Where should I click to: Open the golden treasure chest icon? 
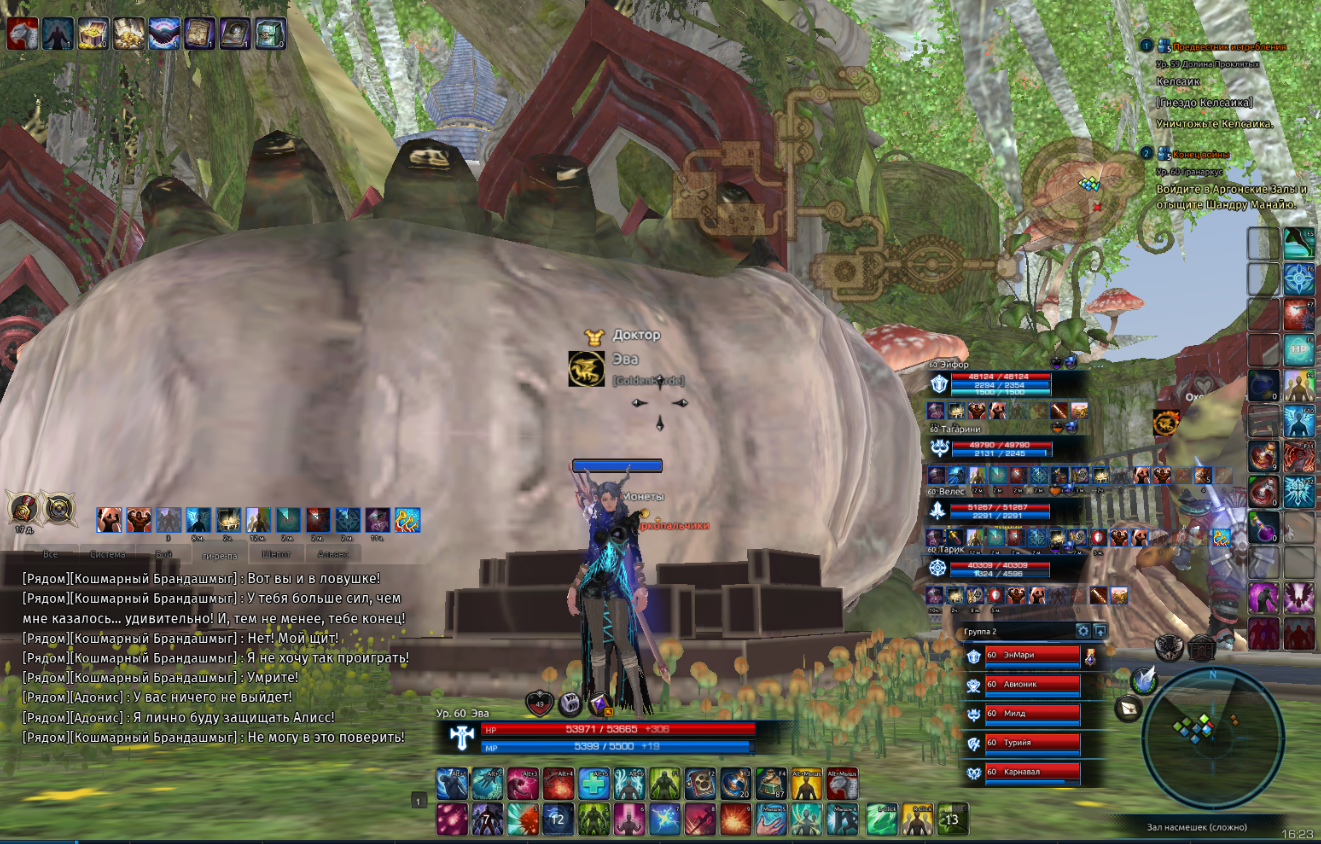[x=93, y=34]
